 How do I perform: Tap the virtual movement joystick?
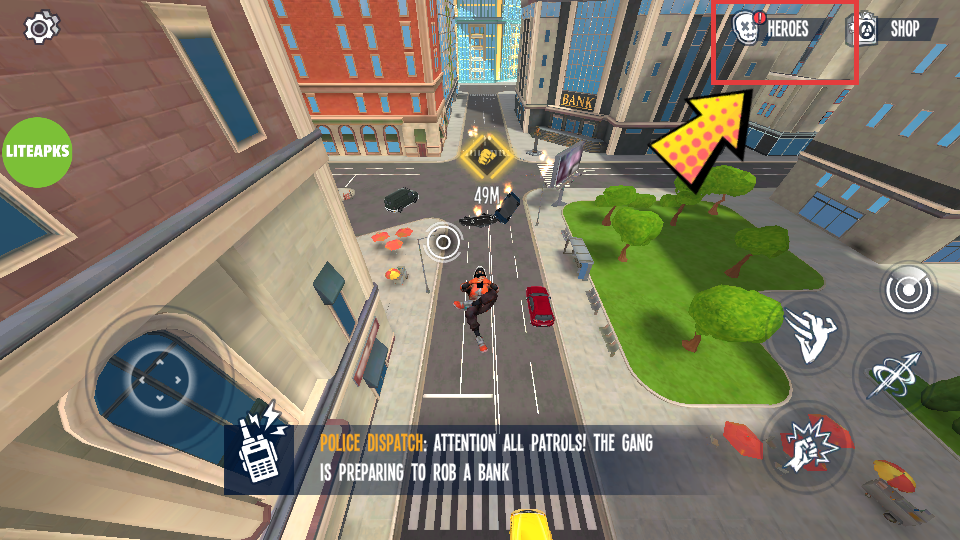[x=159, y=379]
